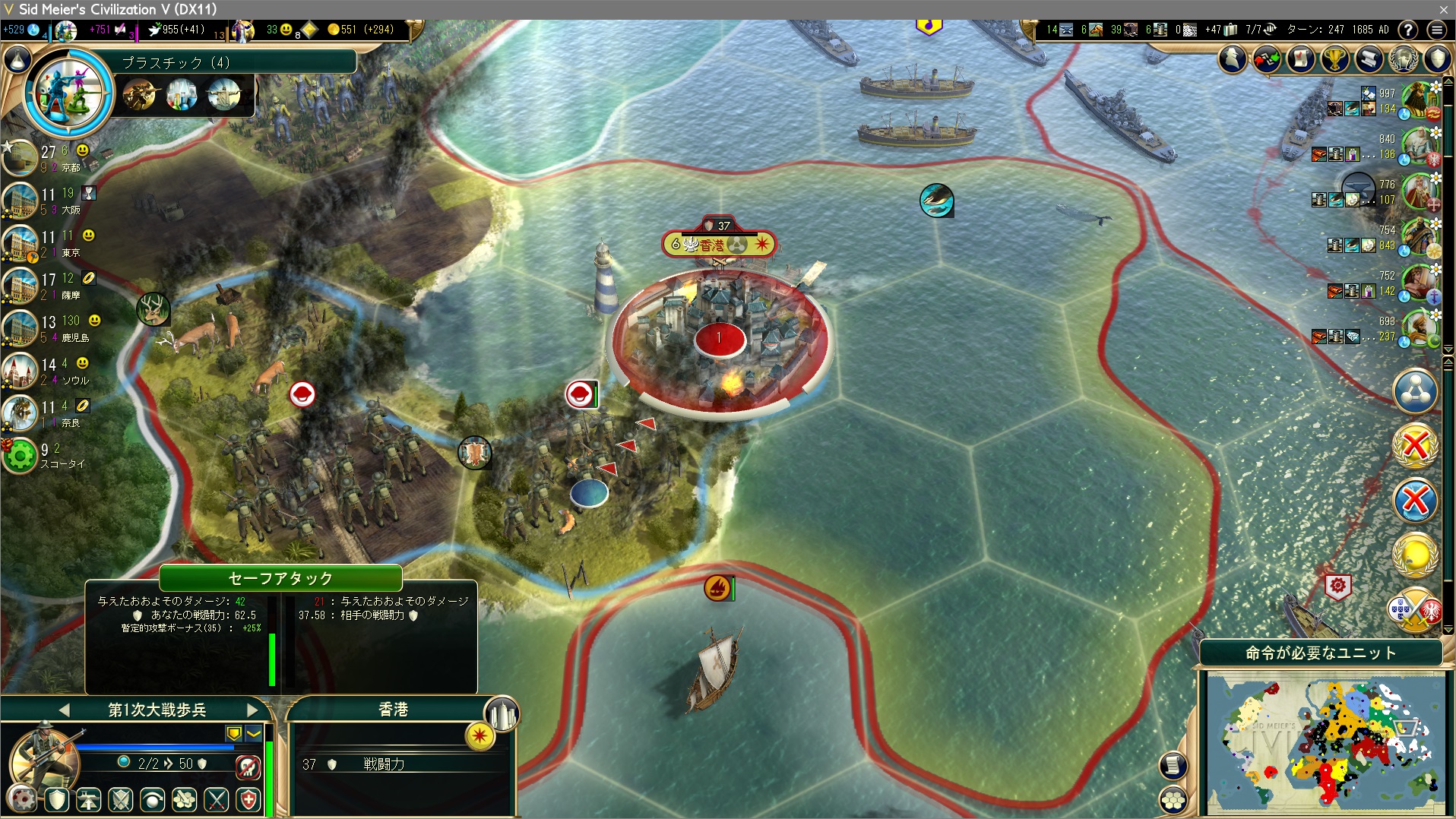
Task: Fortify the unit with shield action
Action: click(x=58, y=799)
